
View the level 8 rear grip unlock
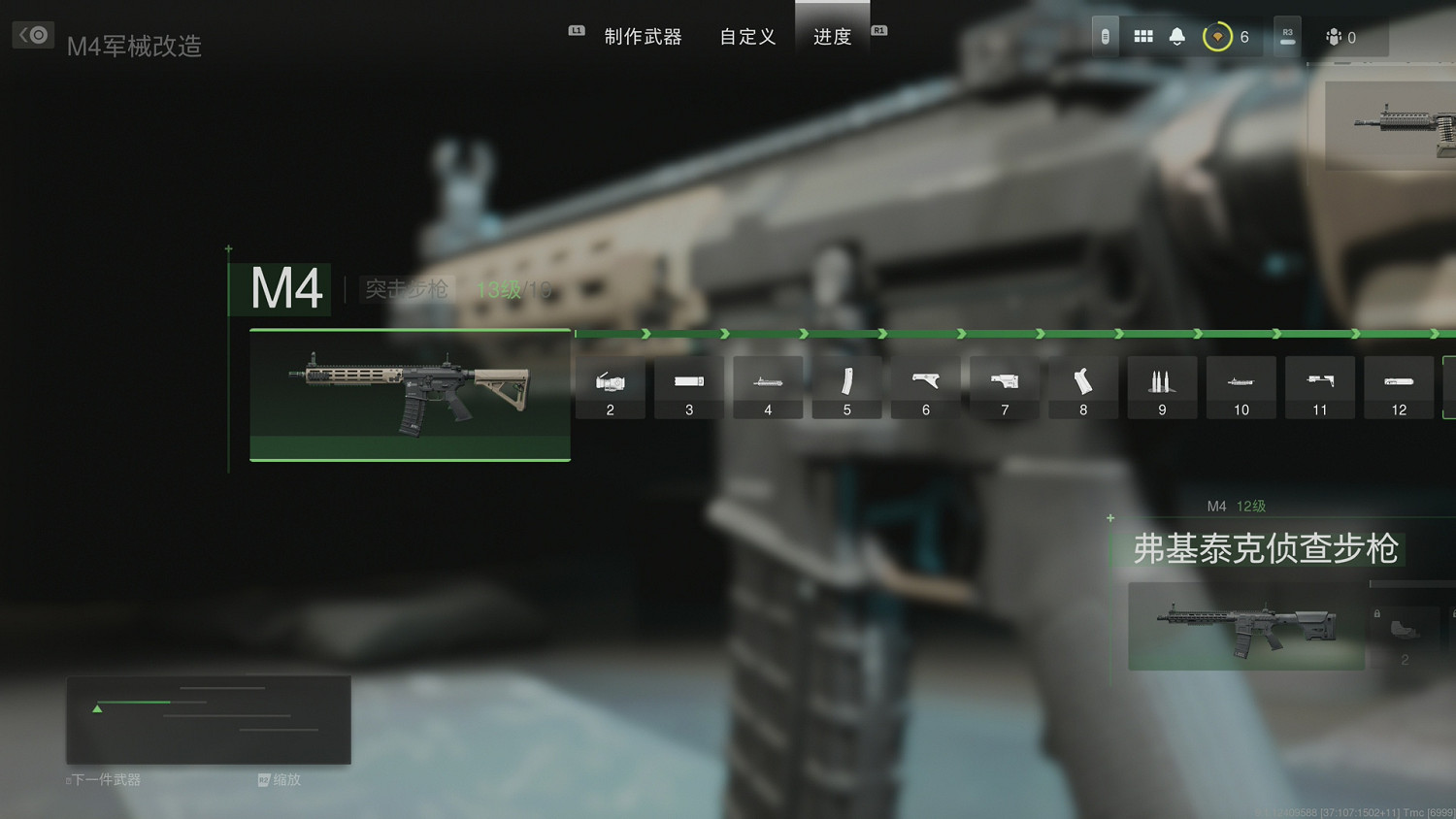pyautogui.click(x=1082, y=386)
